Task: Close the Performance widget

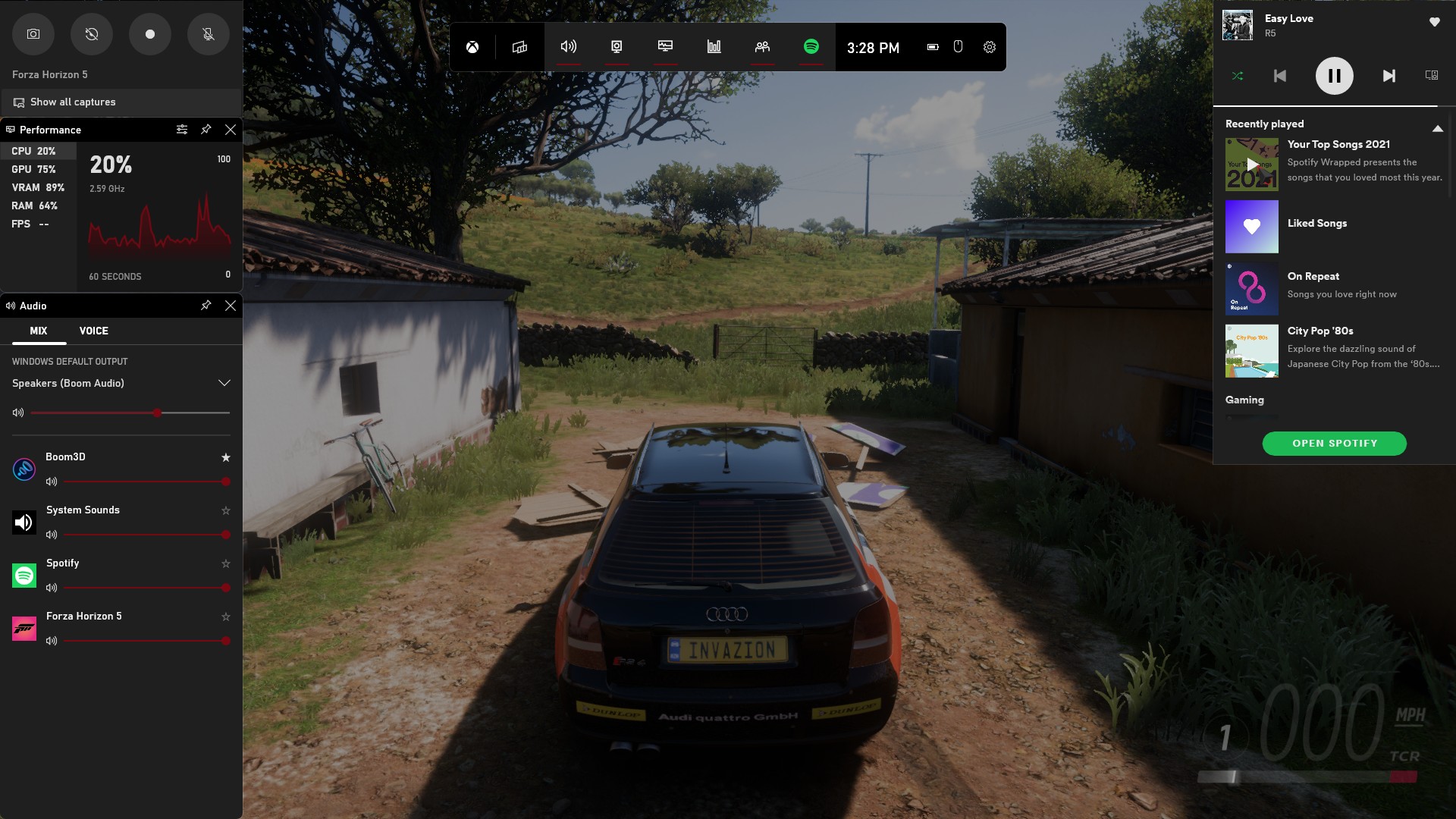Action: click(231, 130)
